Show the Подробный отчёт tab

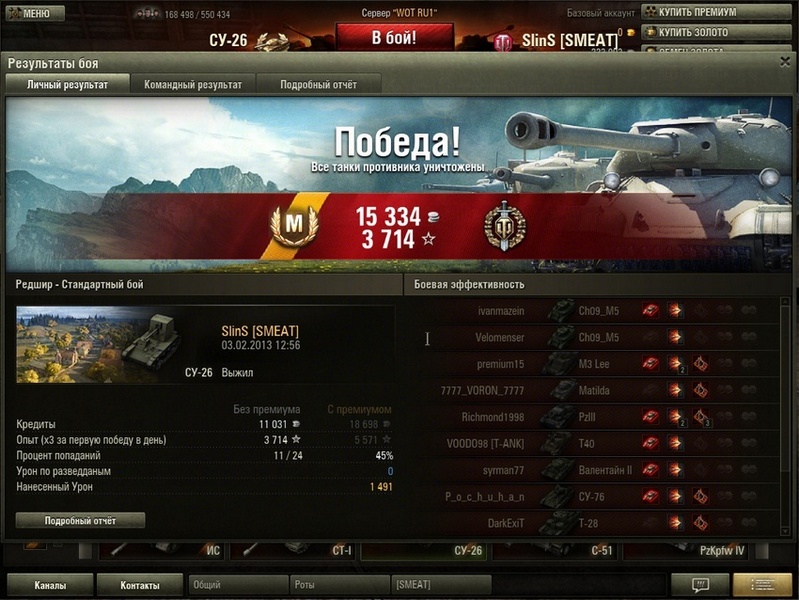[318, 85]
